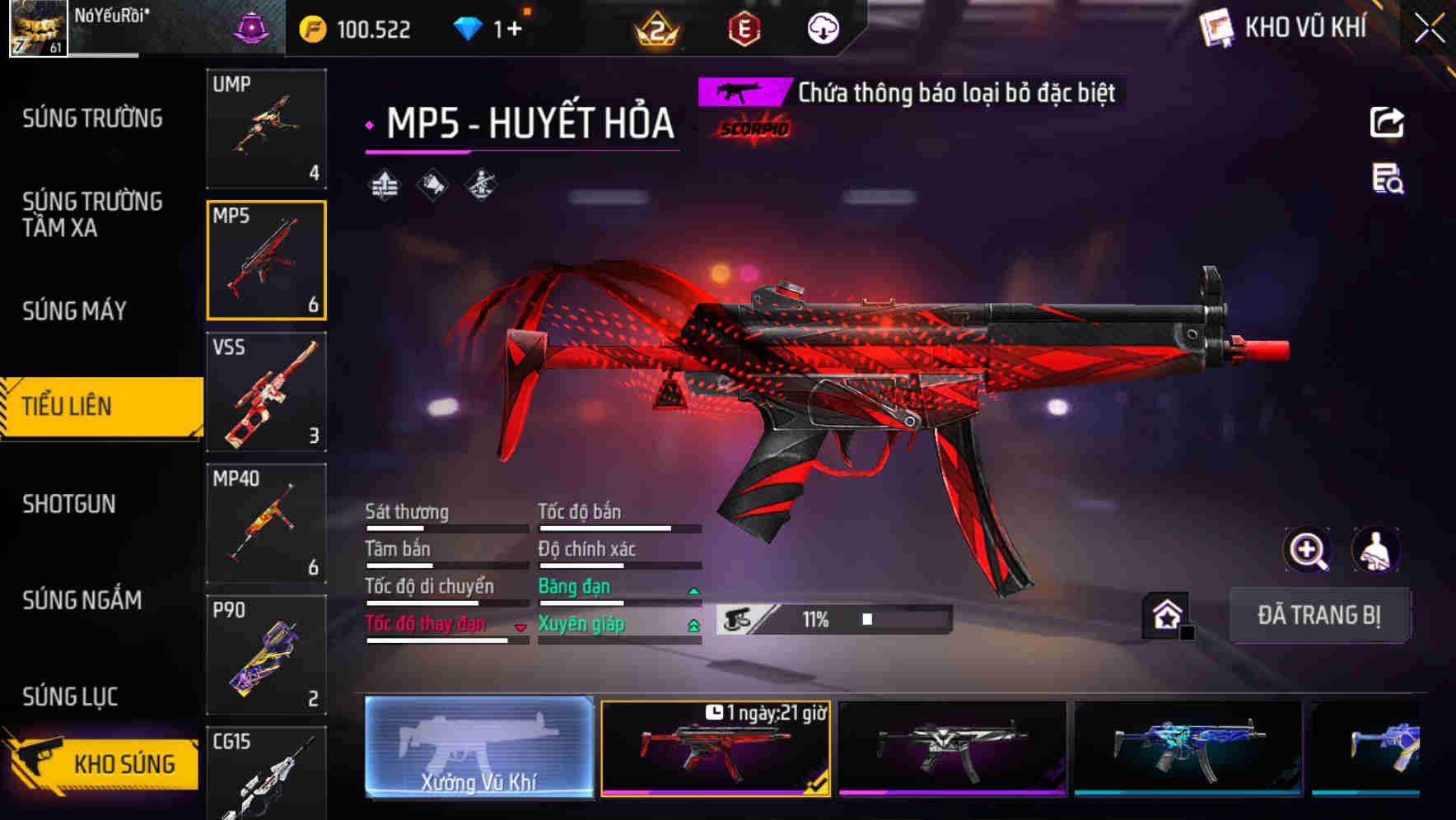Click the ĐÃ TRANG BỊ button
Screen dimensions: 1456x820
(x=1319, y=615)
